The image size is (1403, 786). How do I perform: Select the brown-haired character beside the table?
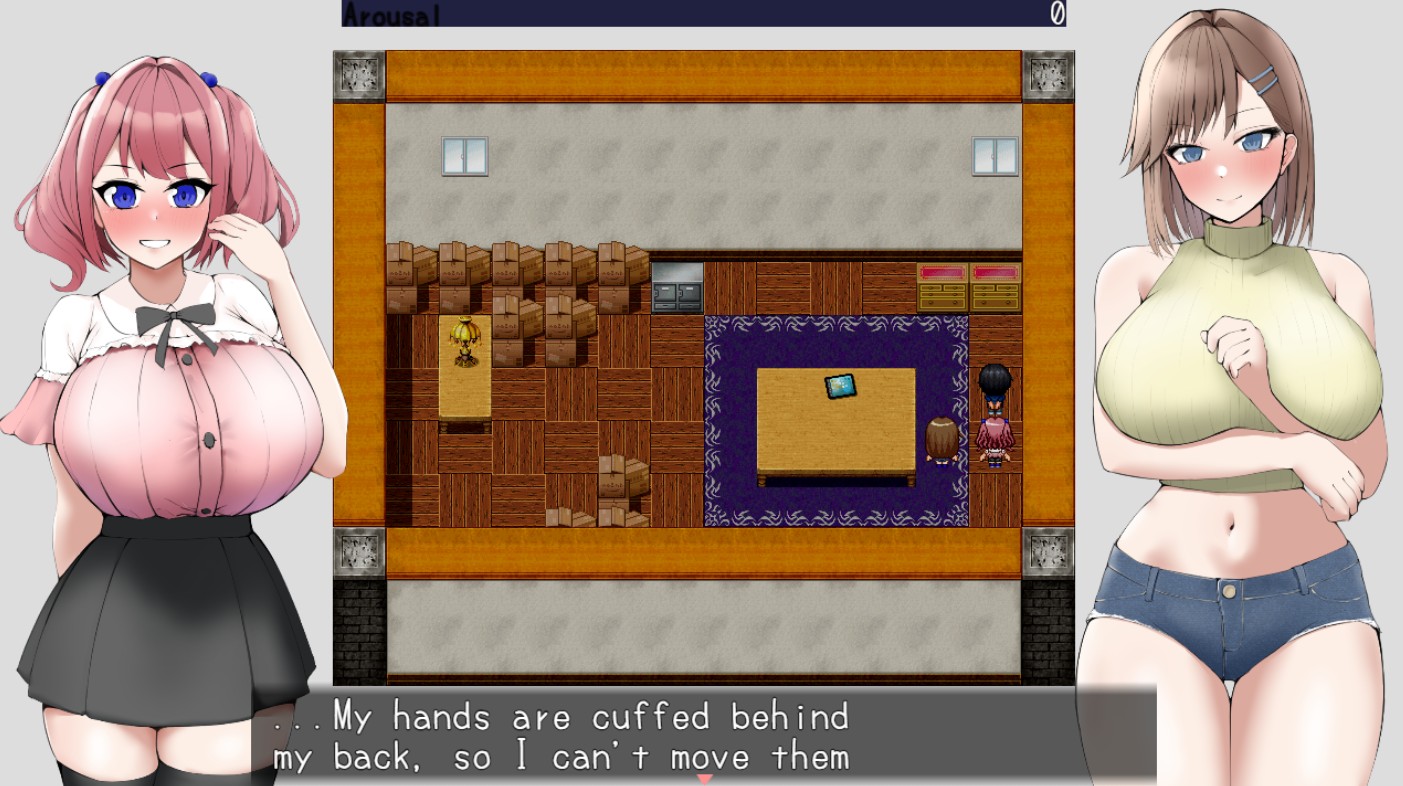click(x=941, y=440)
